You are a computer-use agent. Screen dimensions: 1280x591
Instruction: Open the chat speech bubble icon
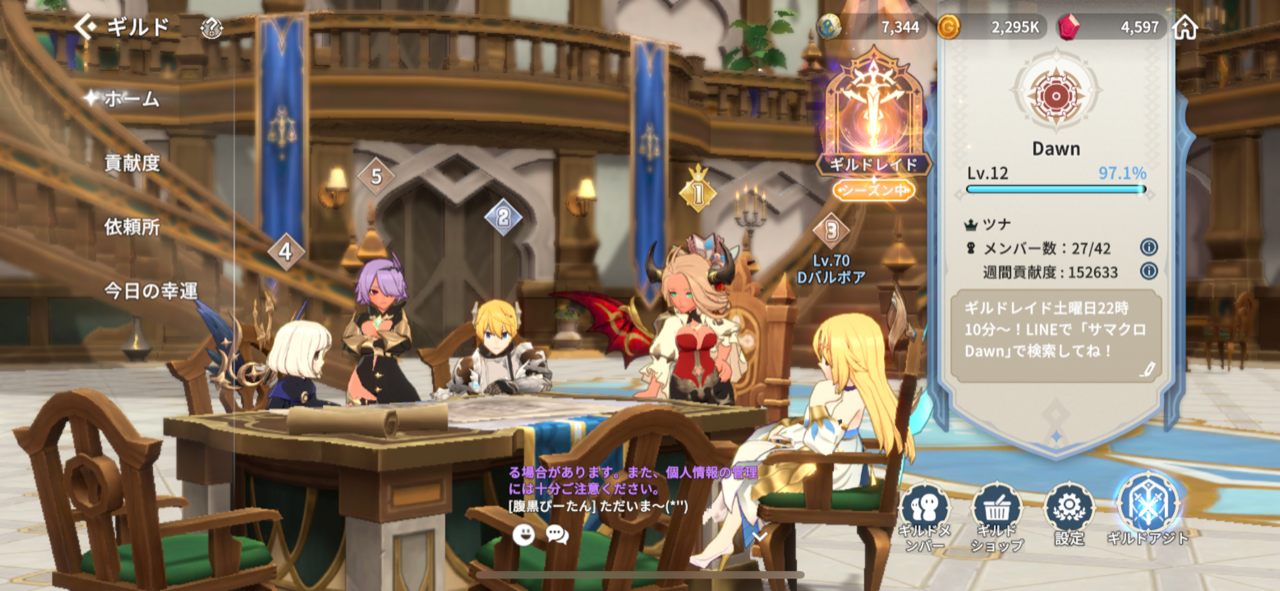(x=557, y=535)
